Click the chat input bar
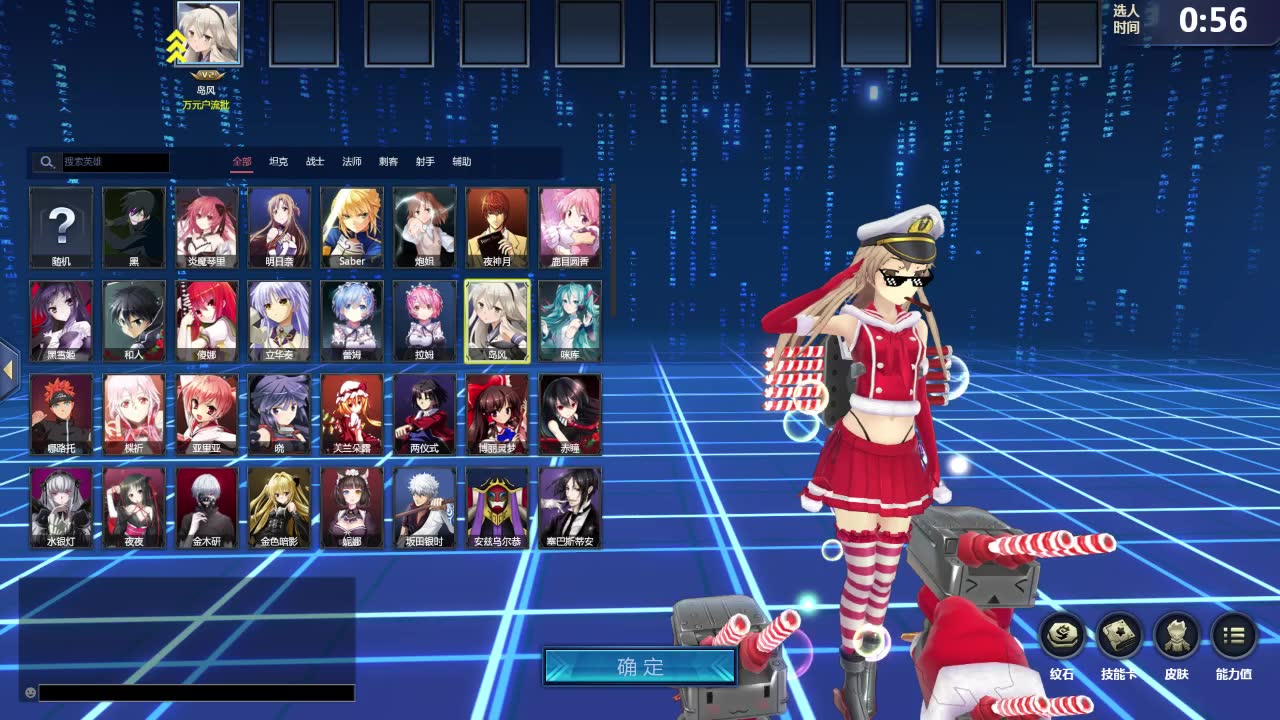 click(196, 692)
